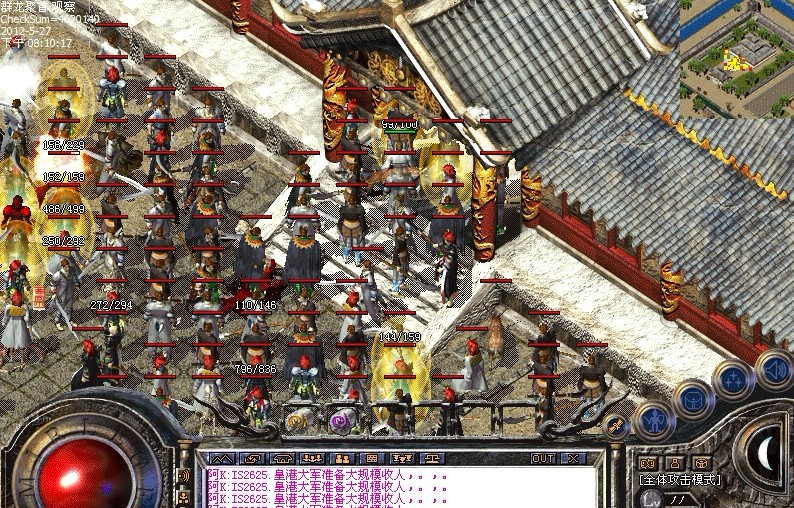Change the attack mode label 全体攻击模式
794x508 pixels.
tap(679, 480)
